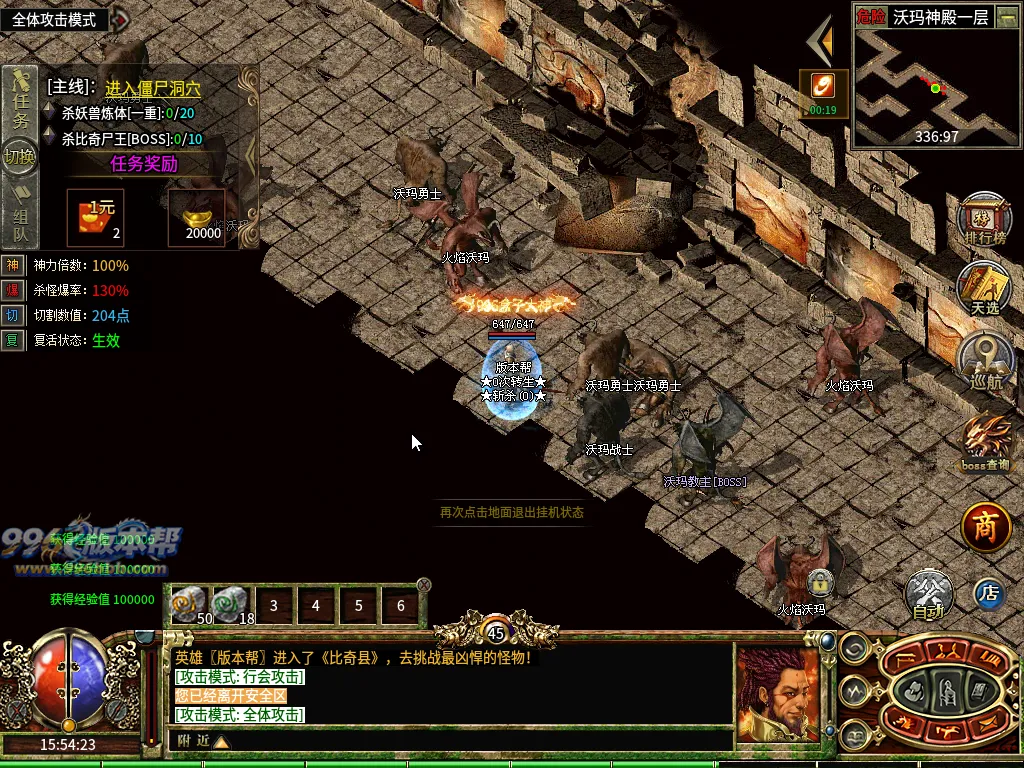Open the boss查询 lookup
The width and height of the screenshot is (1024, 768).
click(986, 442)
